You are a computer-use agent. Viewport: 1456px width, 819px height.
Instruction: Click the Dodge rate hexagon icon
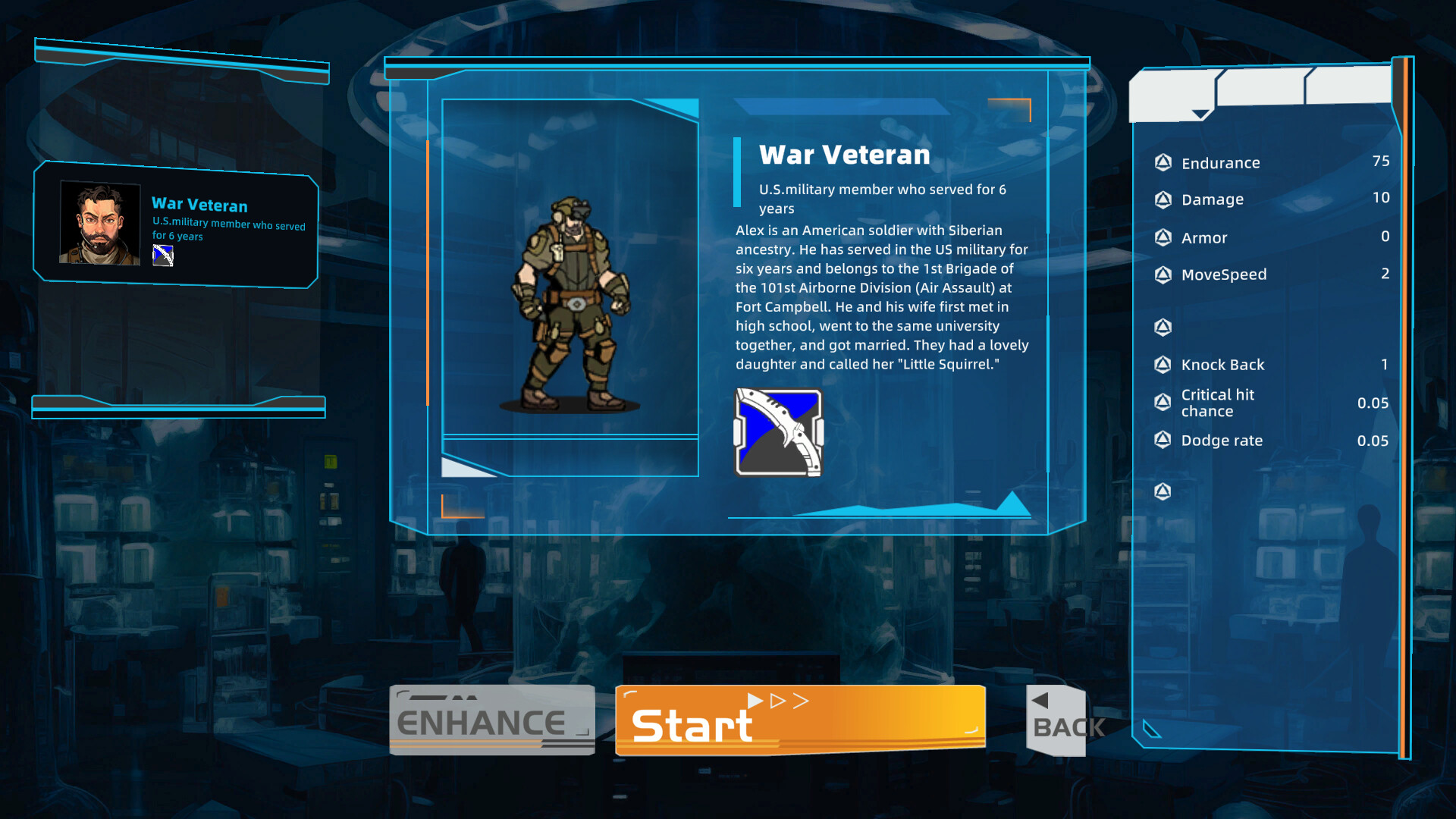(1163, 440)
